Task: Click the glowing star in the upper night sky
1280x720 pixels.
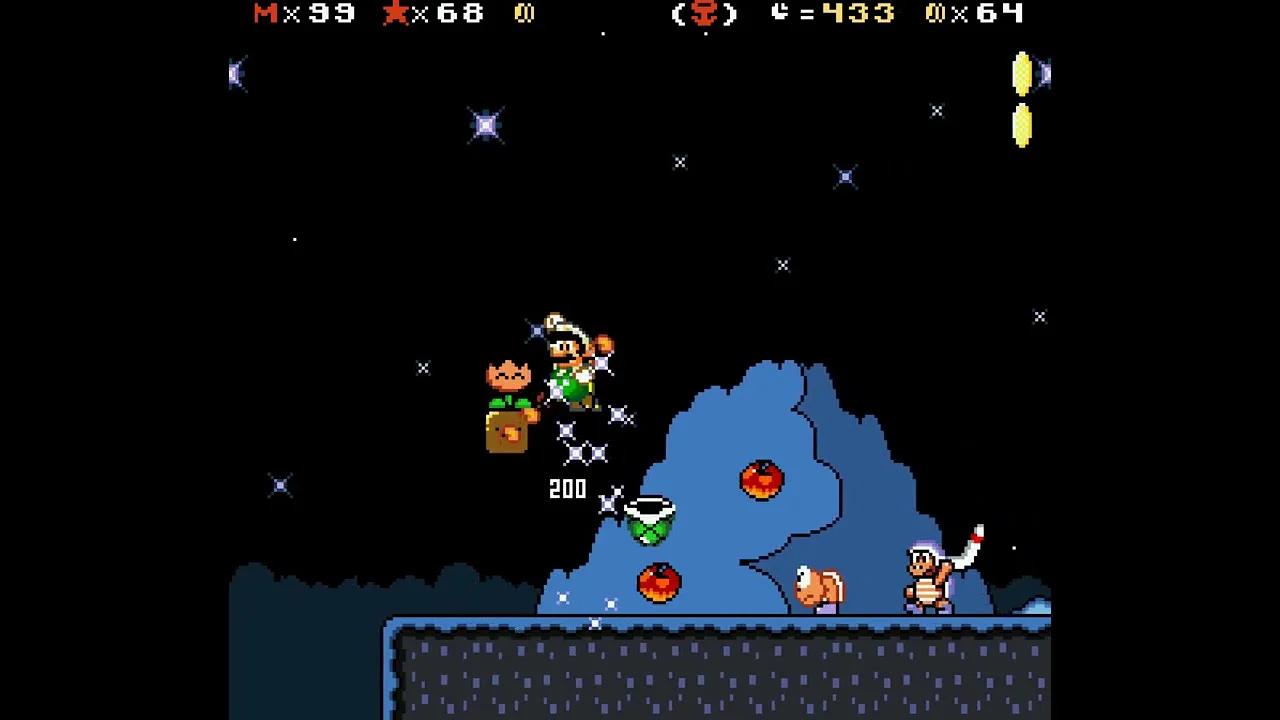Action: pos(486,123)
